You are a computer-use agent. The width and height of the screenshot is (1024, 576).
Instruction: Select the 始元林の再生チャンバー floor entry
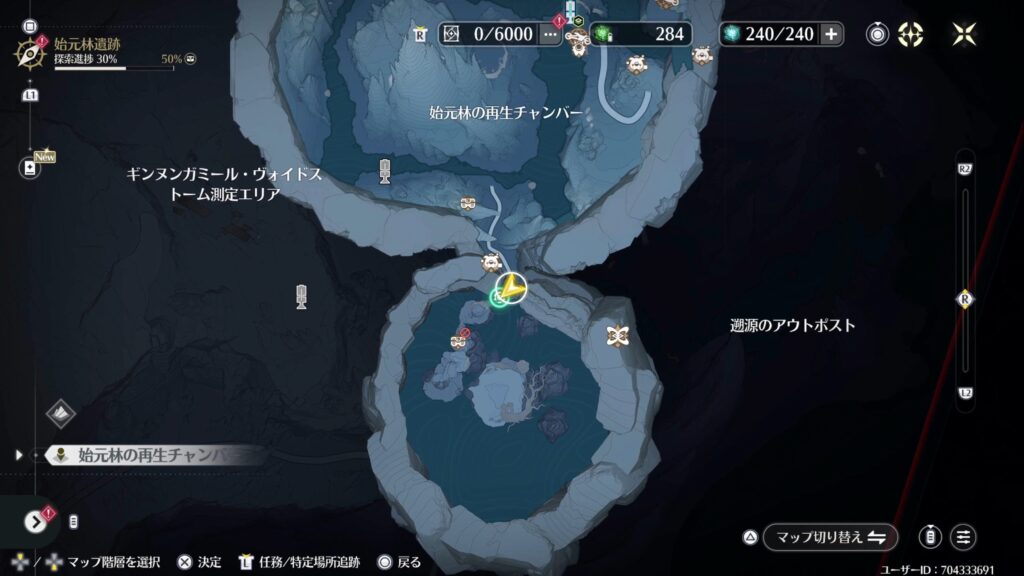[x=150, y=454]
